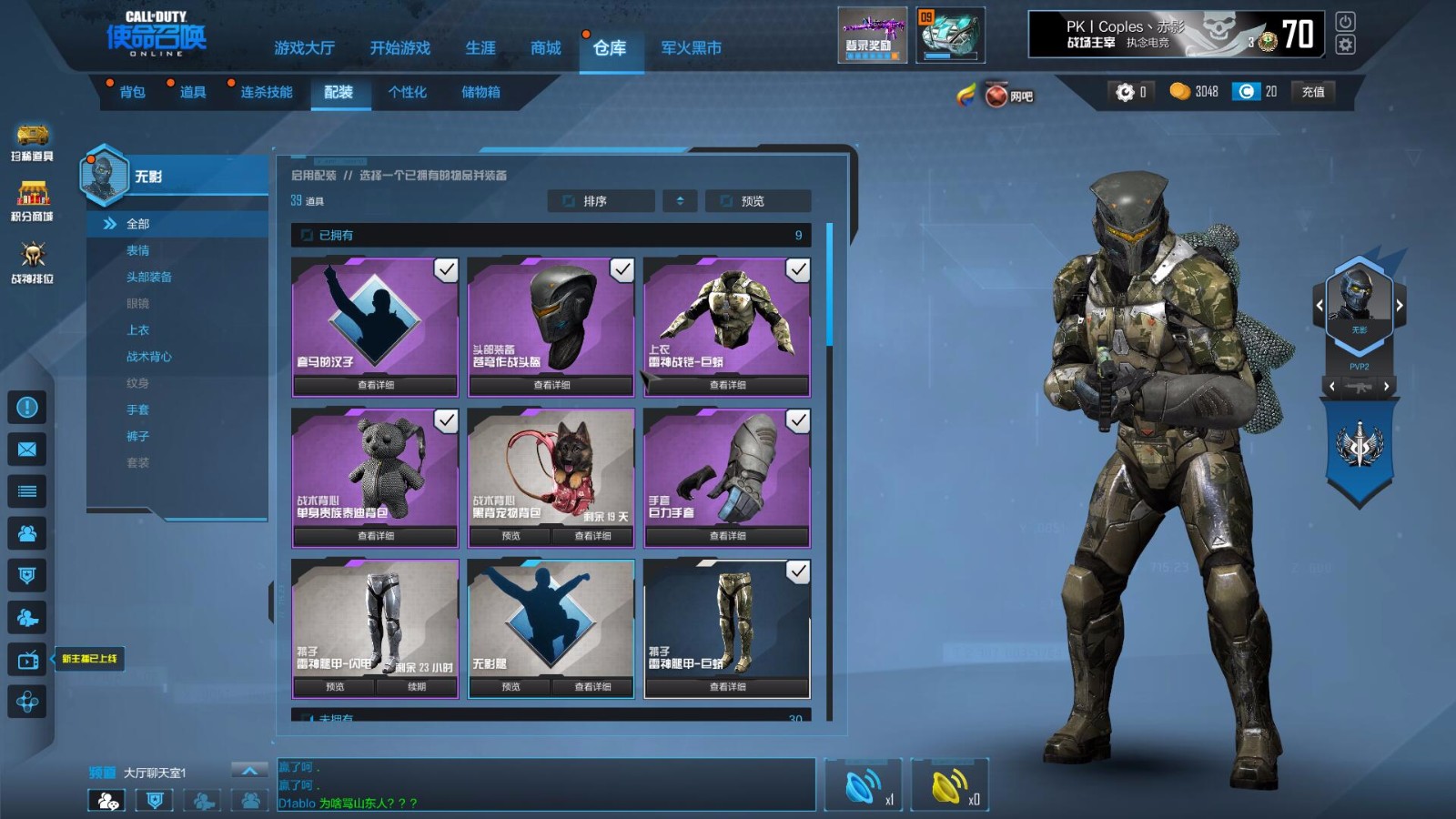
Task: Toggle the 预览 preview option
Action: [x=757, y=201]
